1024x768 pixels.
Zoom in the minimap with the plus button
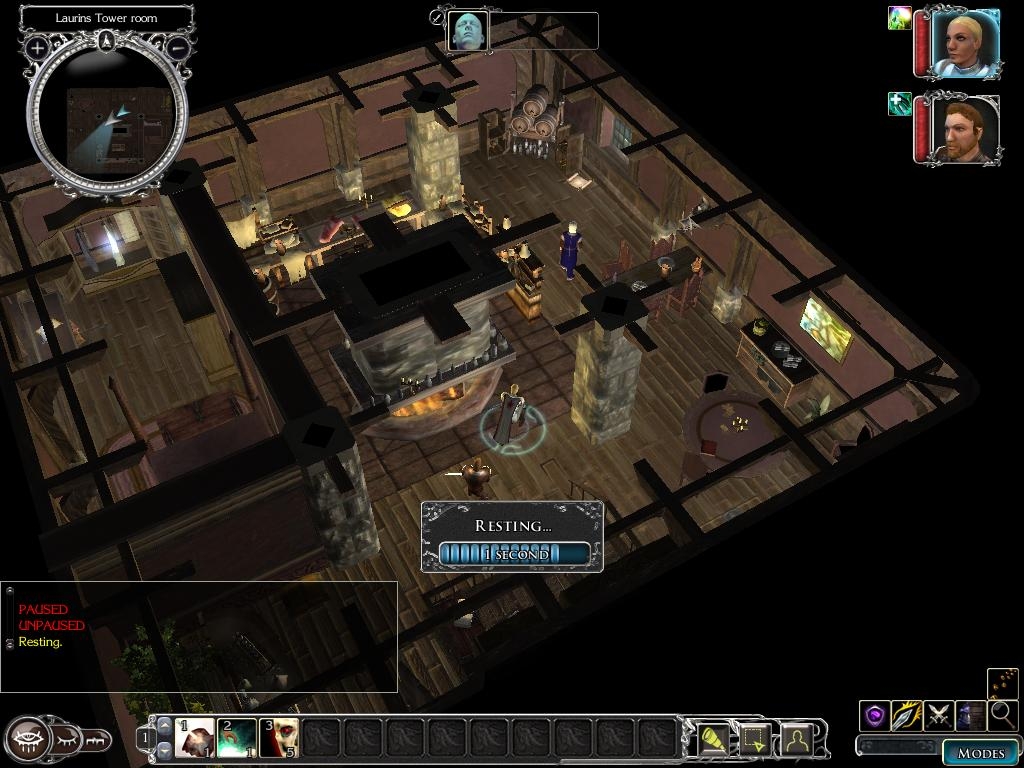click(x=37, y=47)
